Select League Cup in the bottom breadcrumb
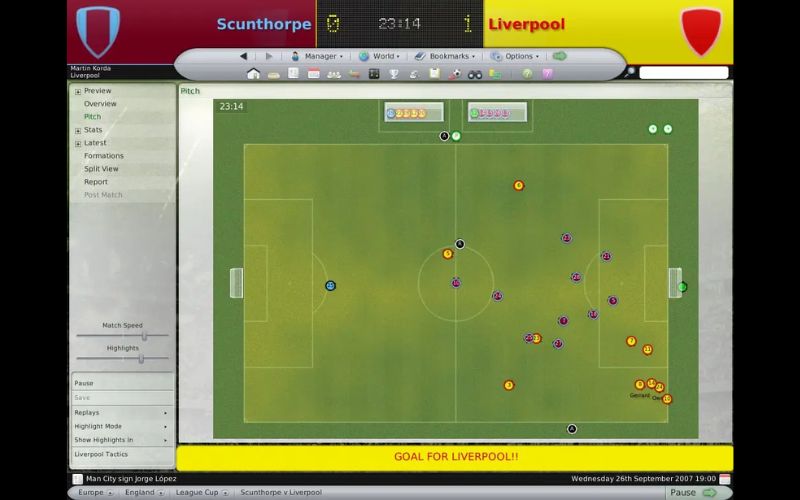 (197, 492)
